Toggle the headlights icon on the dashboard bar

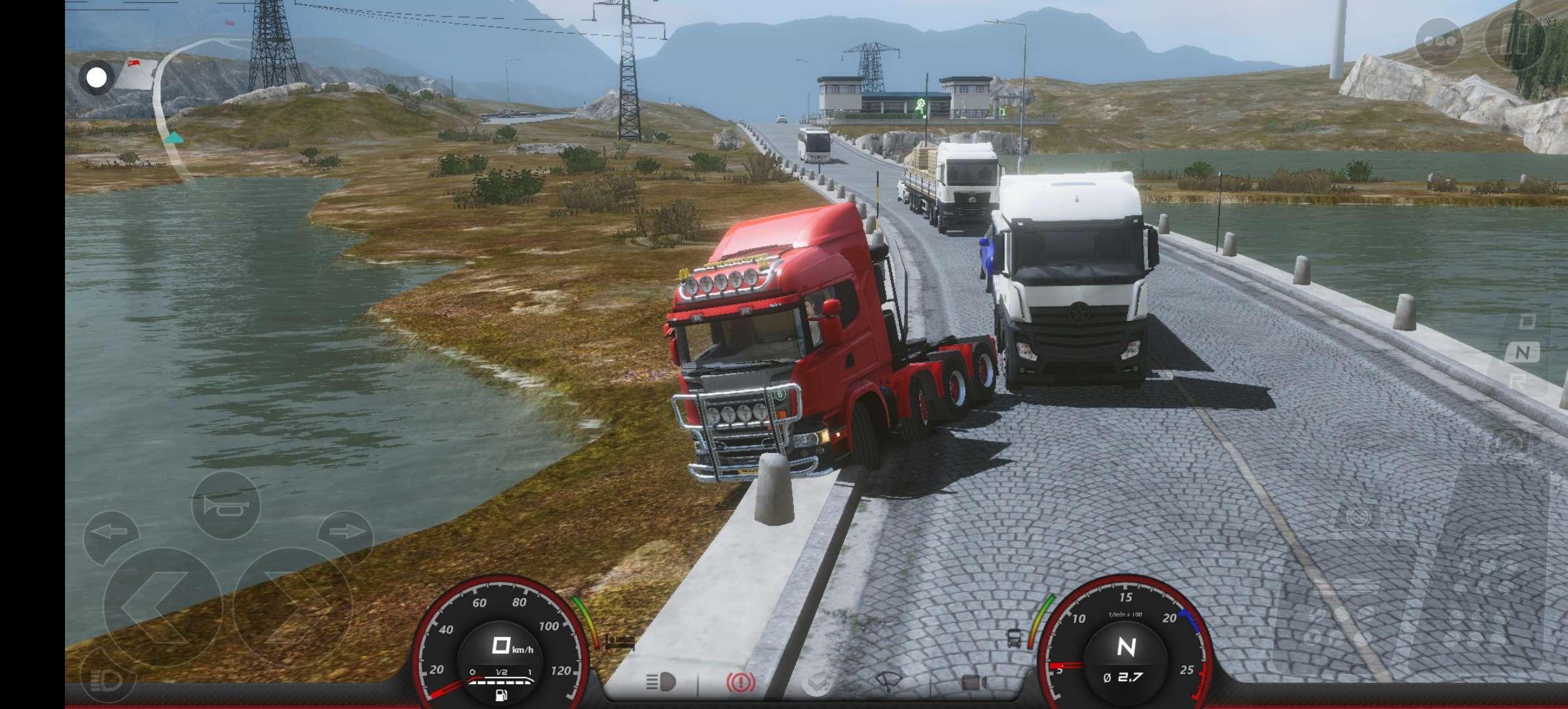[x=661, y=682]
